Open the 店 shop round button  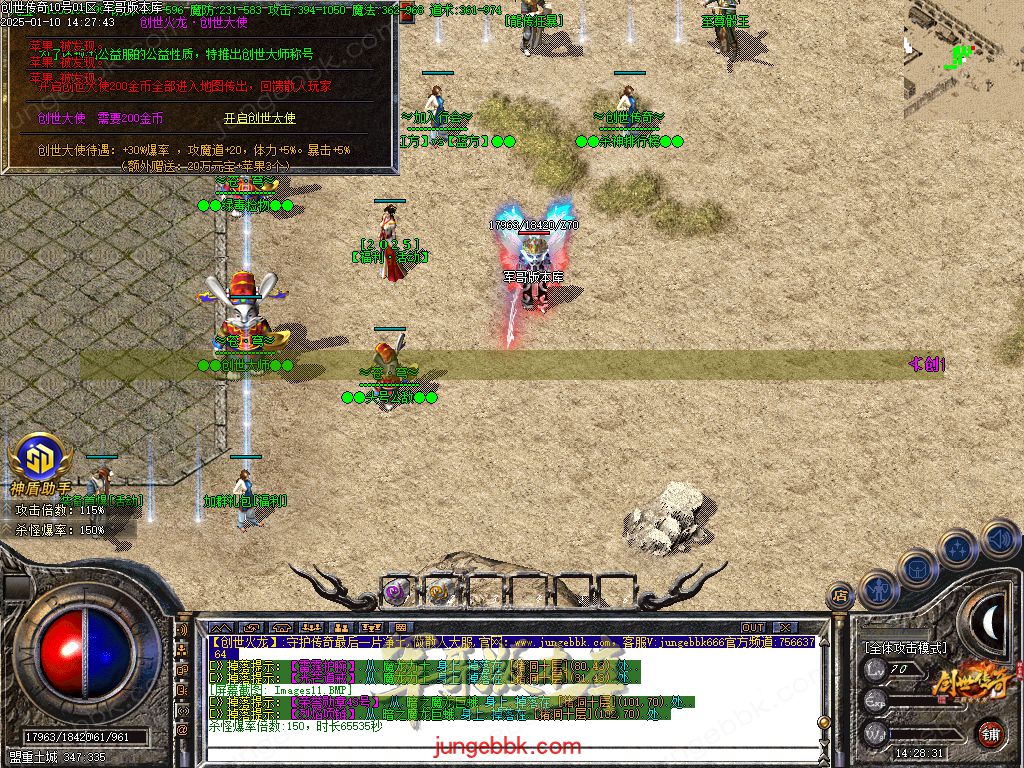tap(841, 597)
